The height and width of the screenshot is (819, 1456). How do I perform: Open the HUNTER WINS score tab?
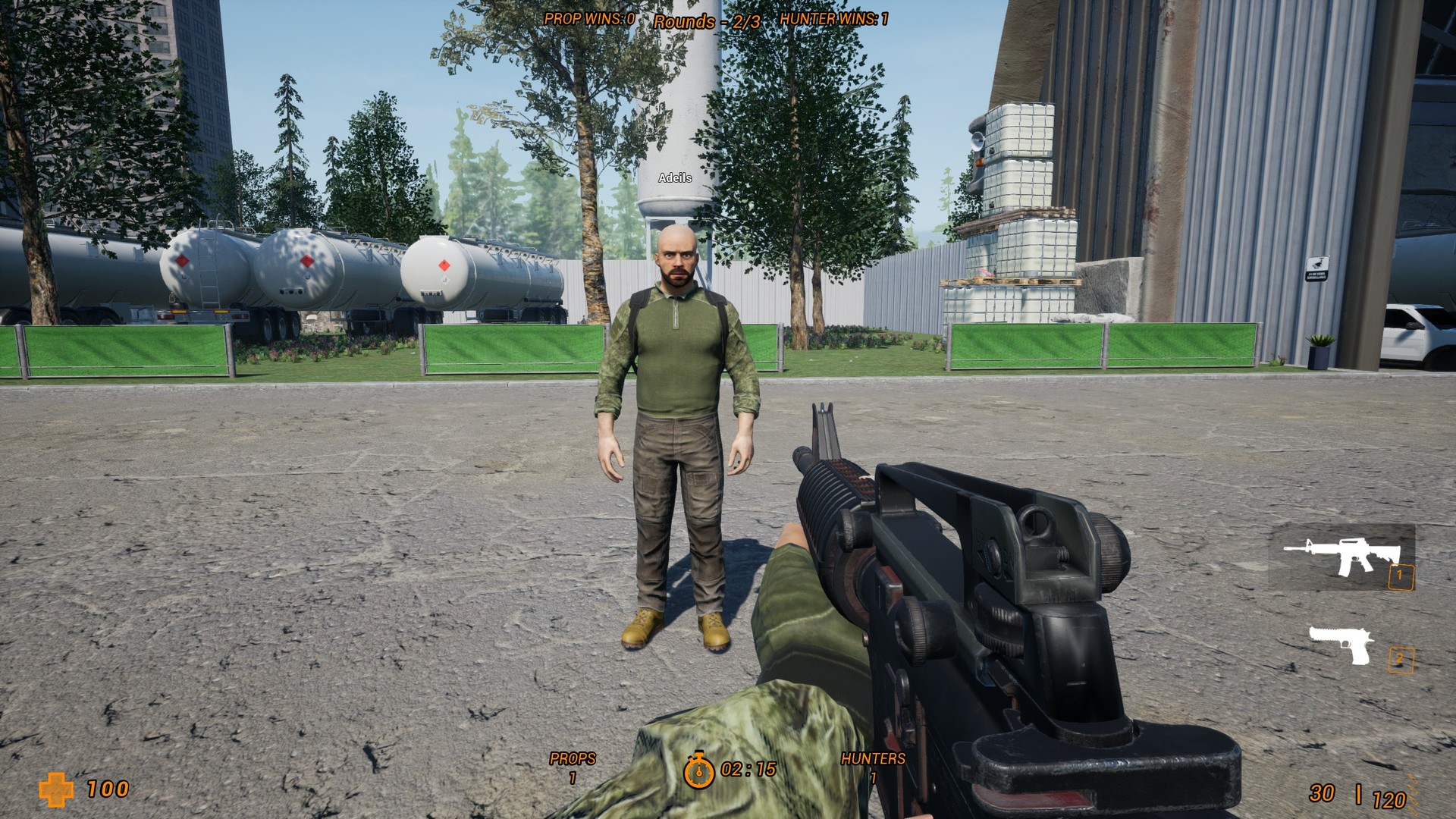(x=834, y=19)
